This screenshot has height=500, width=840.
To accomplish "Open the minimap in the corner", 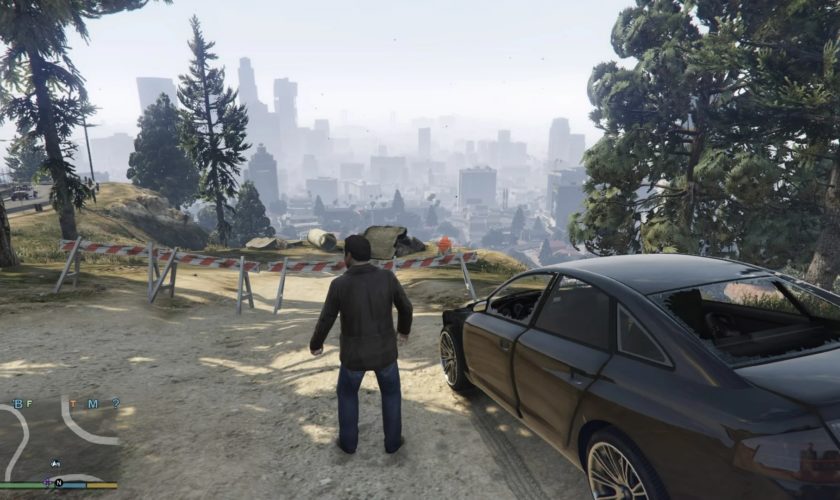I will pyautogui.click(x=59, y=440).
